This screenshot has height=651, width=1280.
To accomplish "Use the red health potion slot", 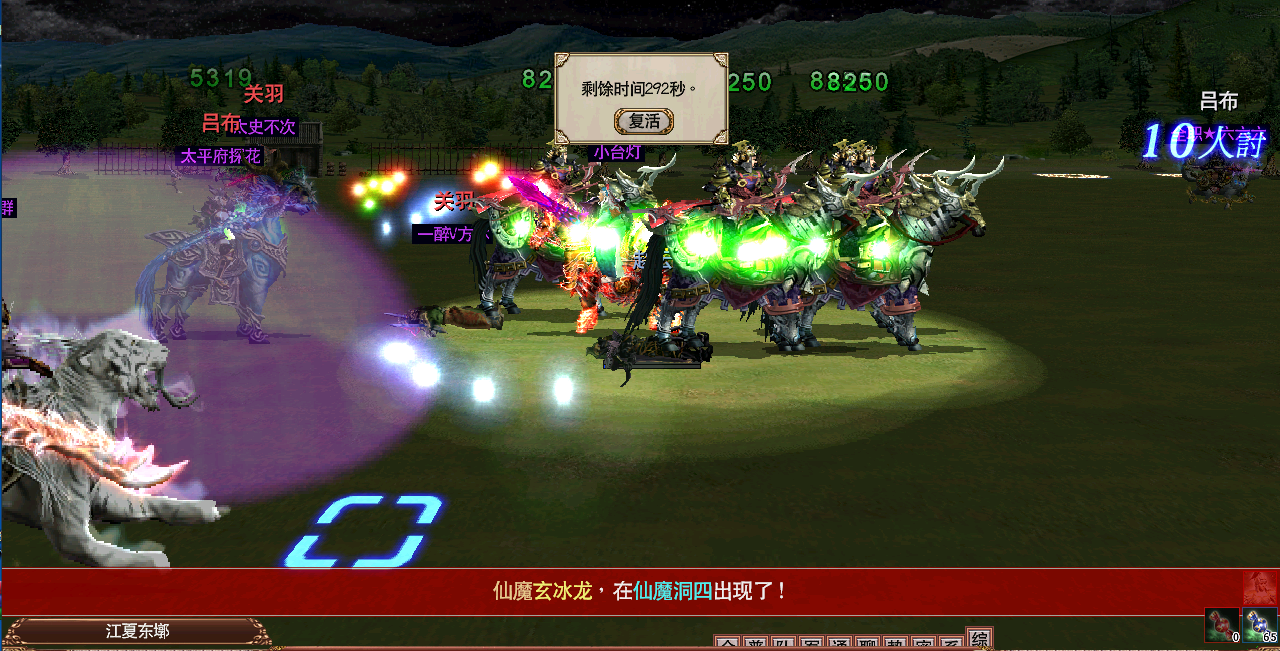I will pos(1221,625).
